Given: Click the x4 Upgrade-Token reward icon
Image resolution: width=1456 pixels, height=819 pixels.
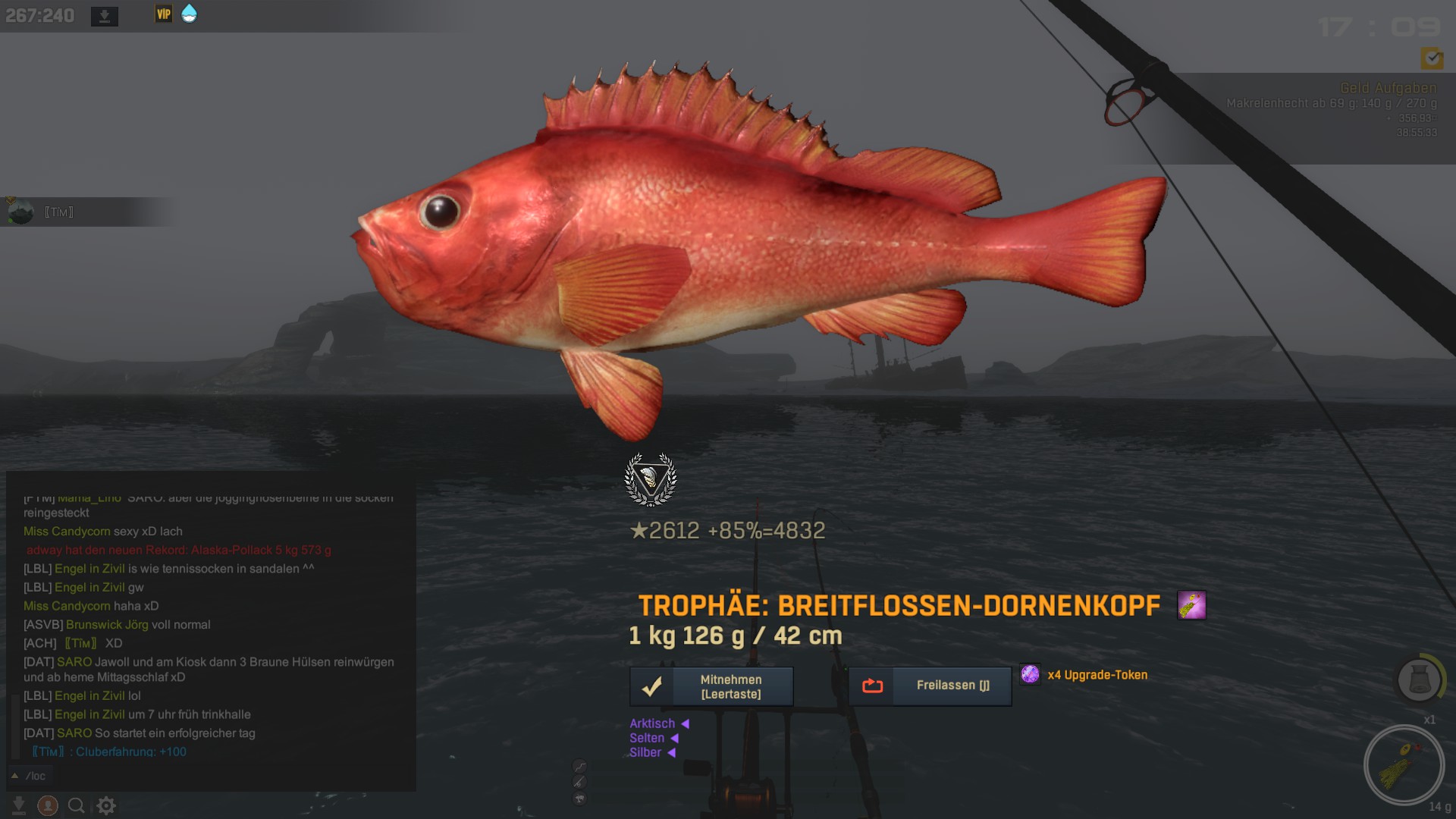Looking at the screenshot, I should pos(1030,674).
